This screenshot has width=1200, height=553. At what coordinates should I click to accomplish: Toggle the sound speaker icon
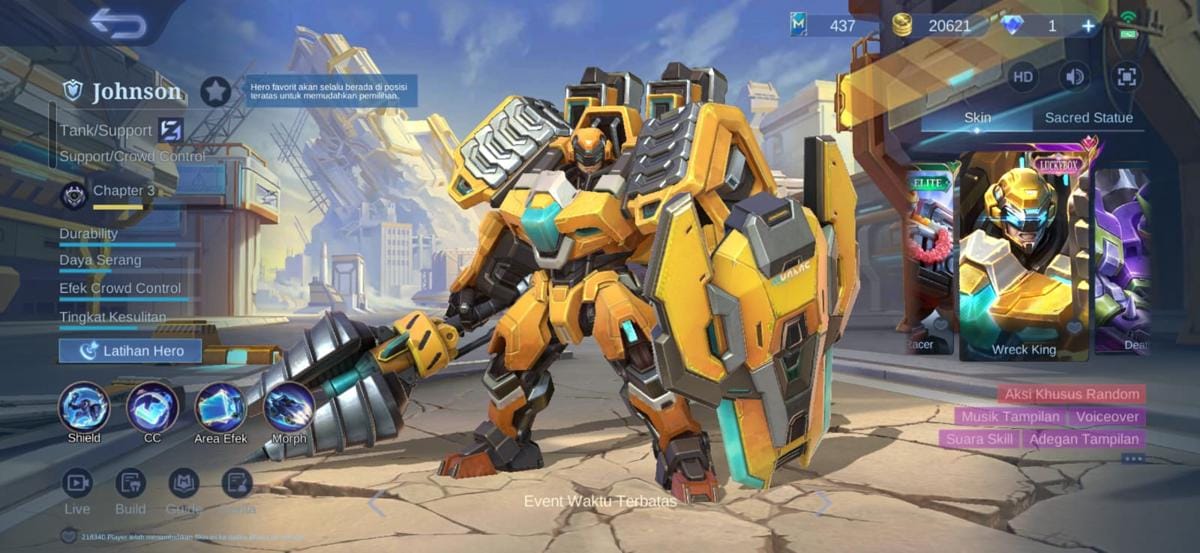pyautogui.click(x=1075, y=76)
